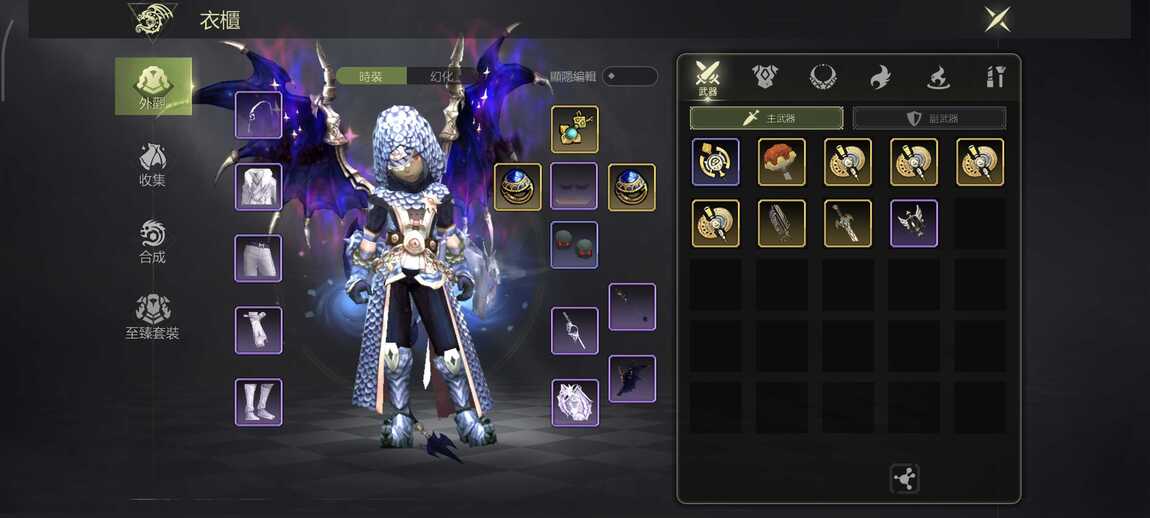Select the 副武器 off-hand weapon tab
The height and width of the screenshot is (518, 1150).
pyautogui.click(x=929, y=118)
